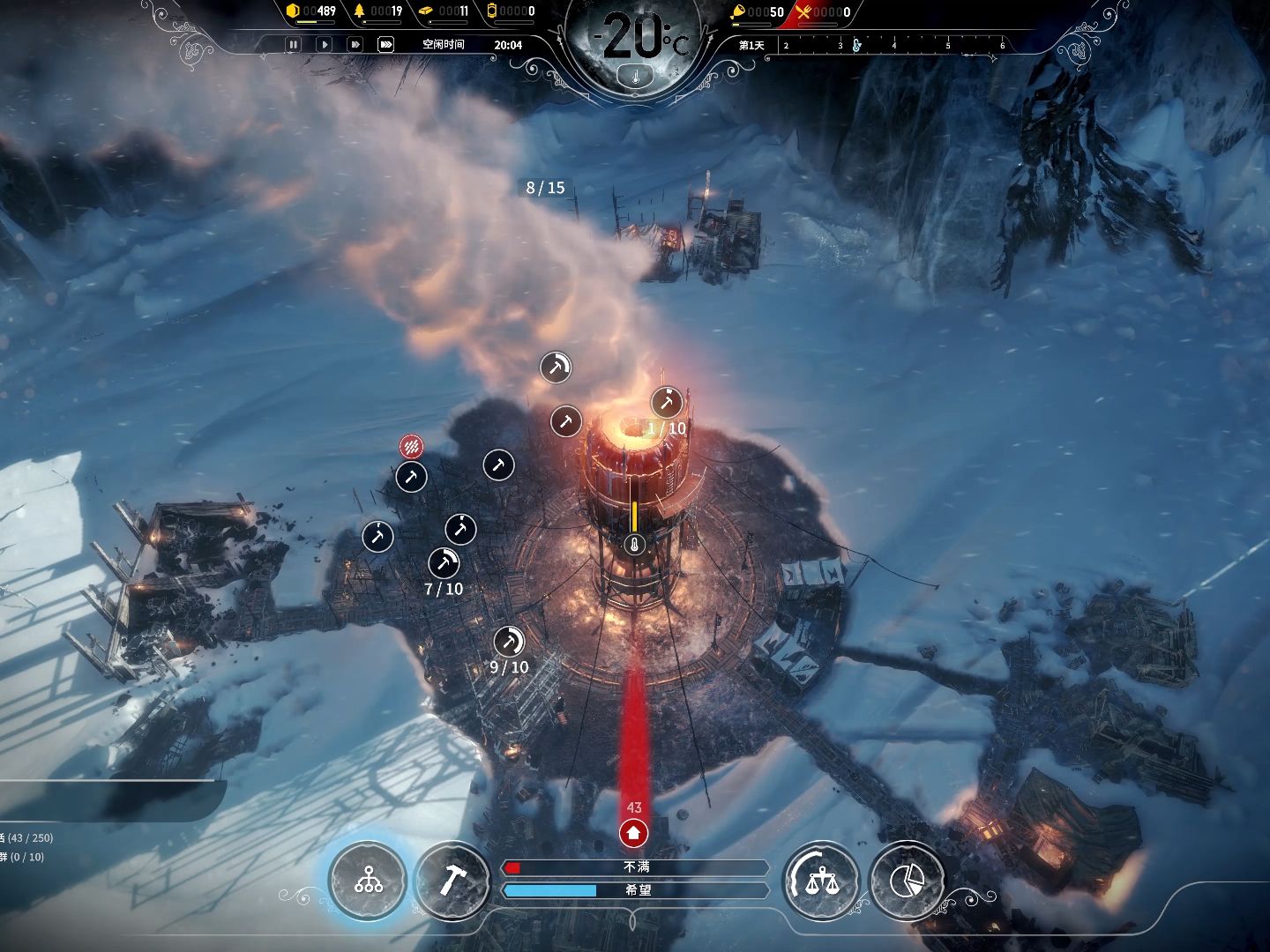Pause the game

tap(294, 44)
